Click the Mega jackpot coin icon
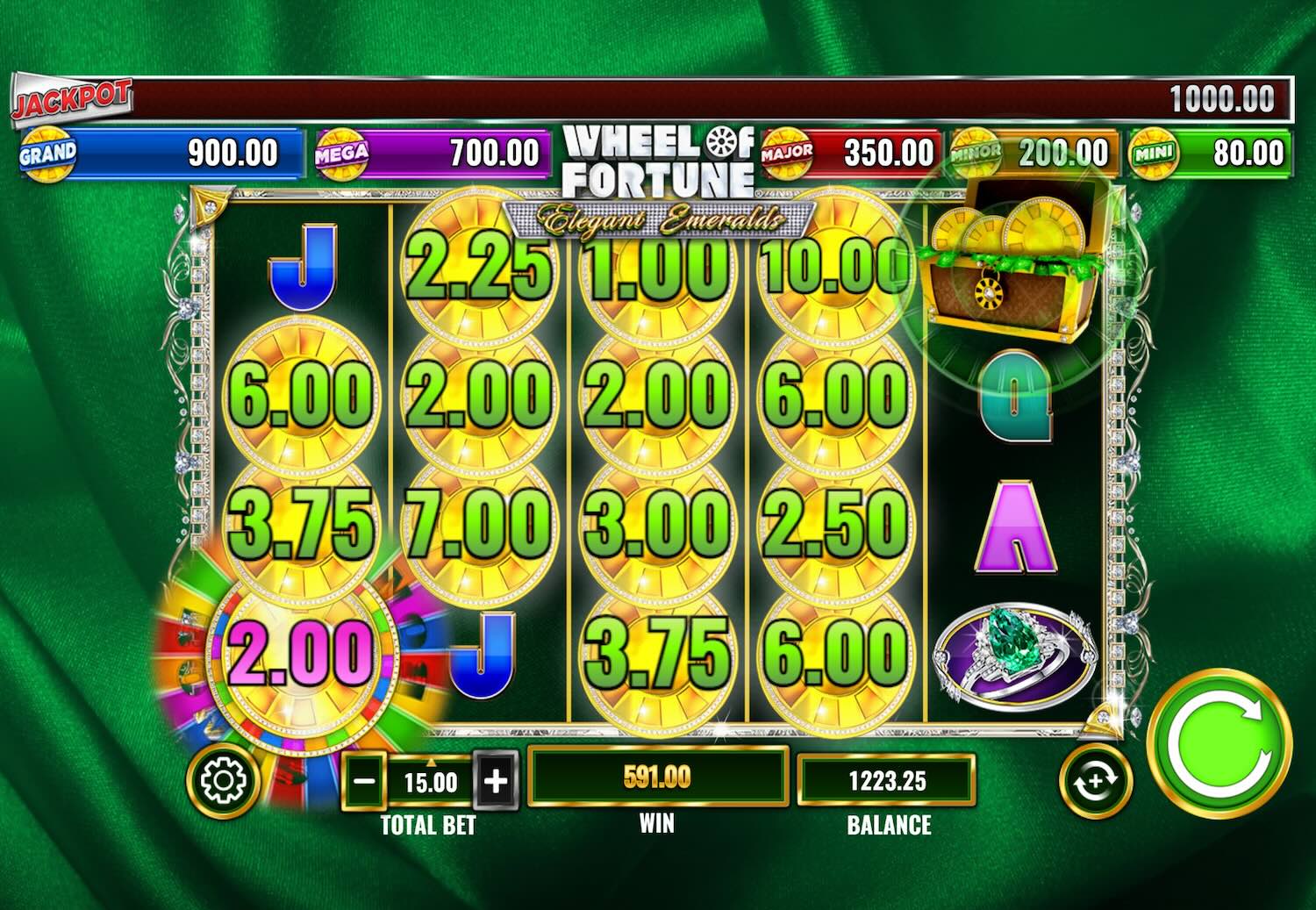The height and width of the screenshot is (910, 1316). coord(342,151)
